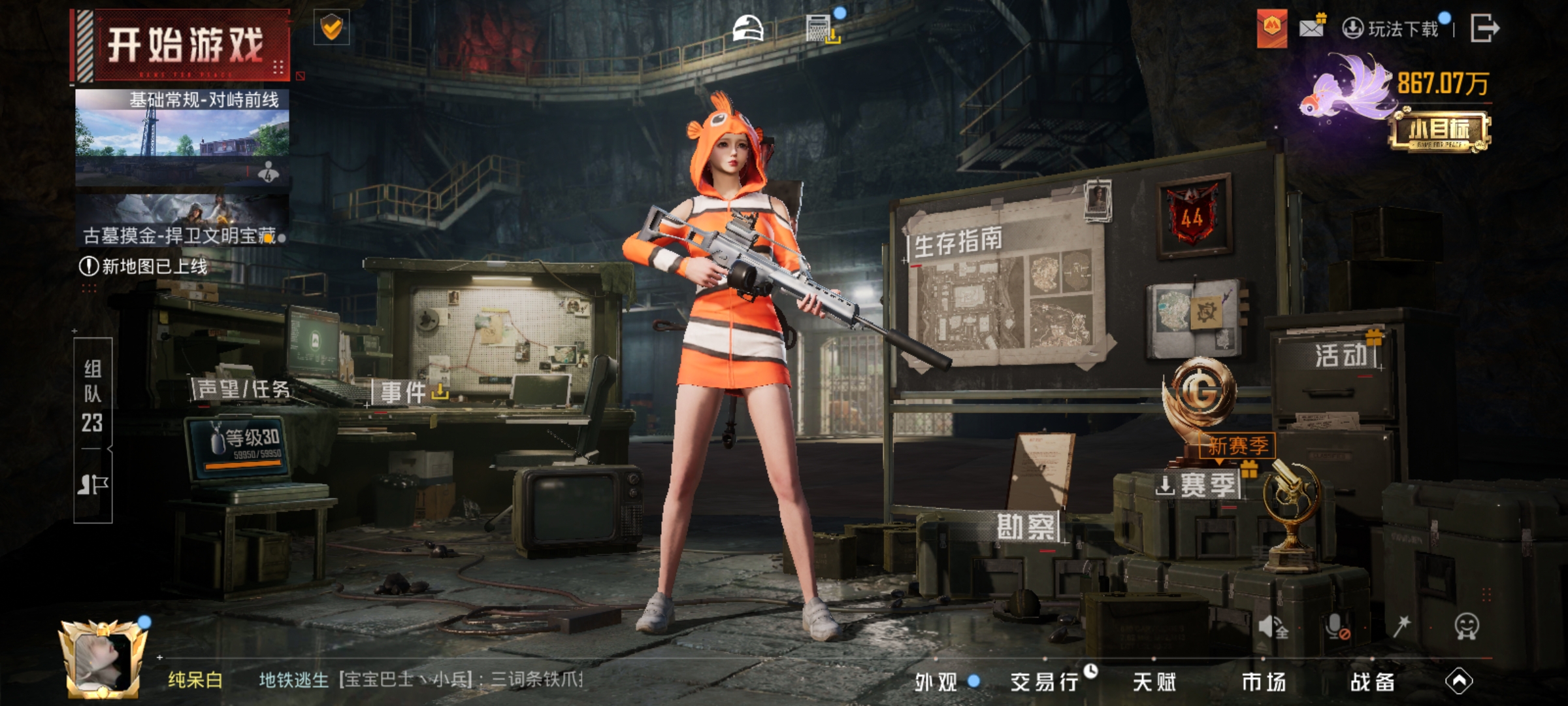Open the 声望/任务 panel
The height and width of the screenshot is (706, 1568).
tap(243, 390)
